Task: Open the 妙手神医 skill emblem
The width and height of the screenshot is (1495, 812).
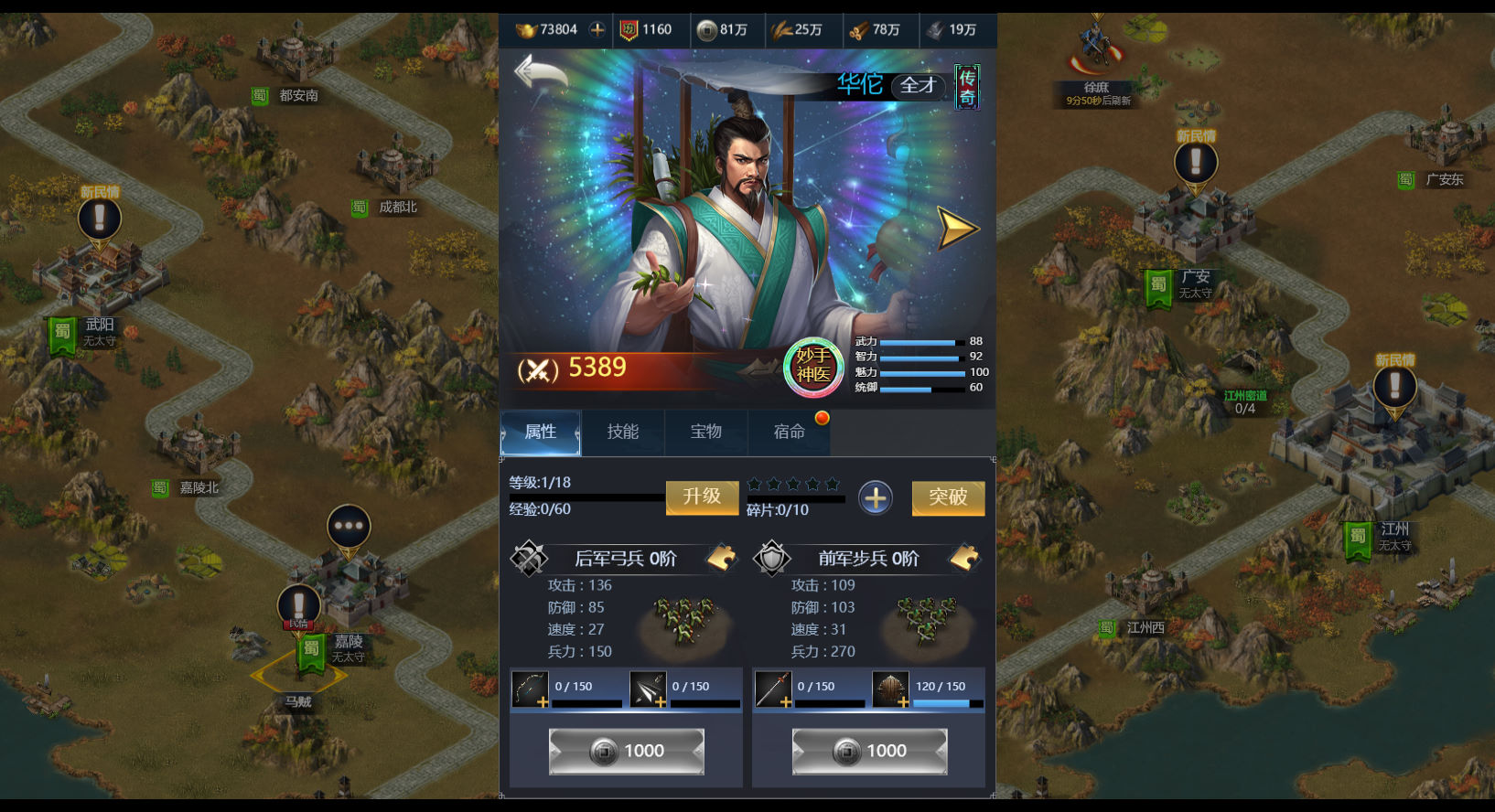Action: (813, 367)
